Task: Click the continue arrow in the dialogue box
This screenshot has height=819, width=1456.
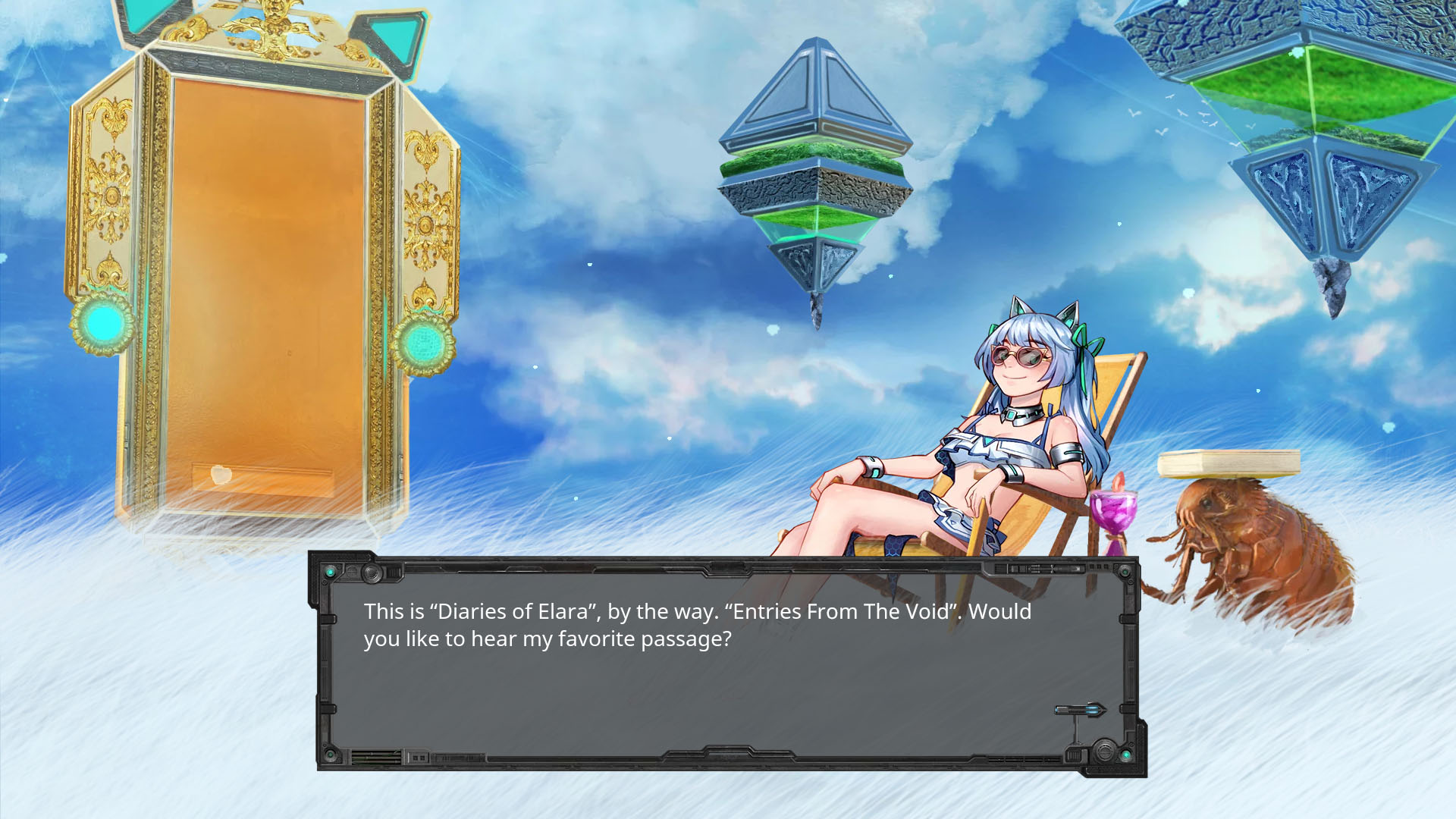Action: [x=1081, y=710]
